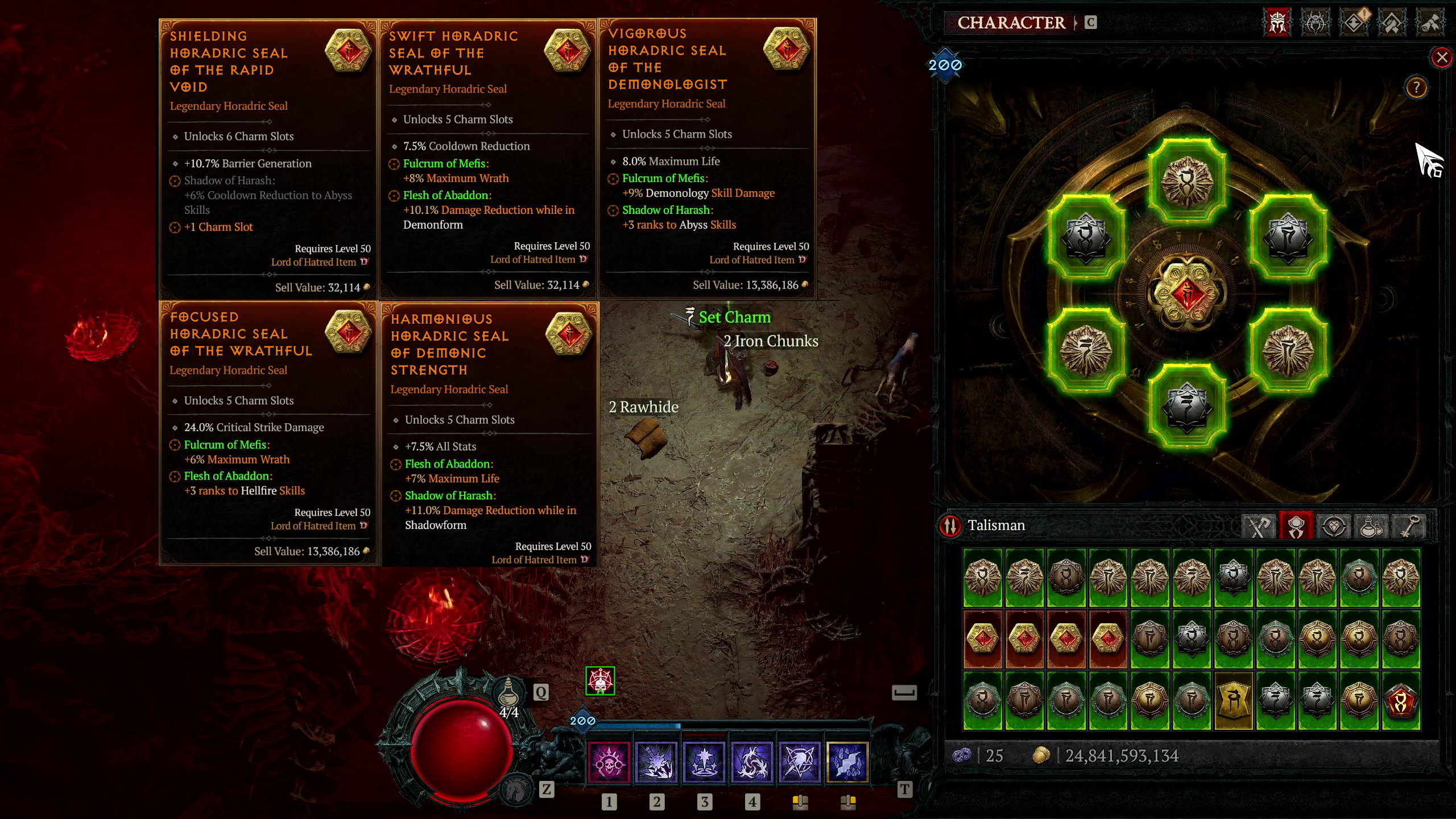Open the tab with the exclamation alert
The width and height of the screenshot is (1456, 819).
tap(1354, 23)
